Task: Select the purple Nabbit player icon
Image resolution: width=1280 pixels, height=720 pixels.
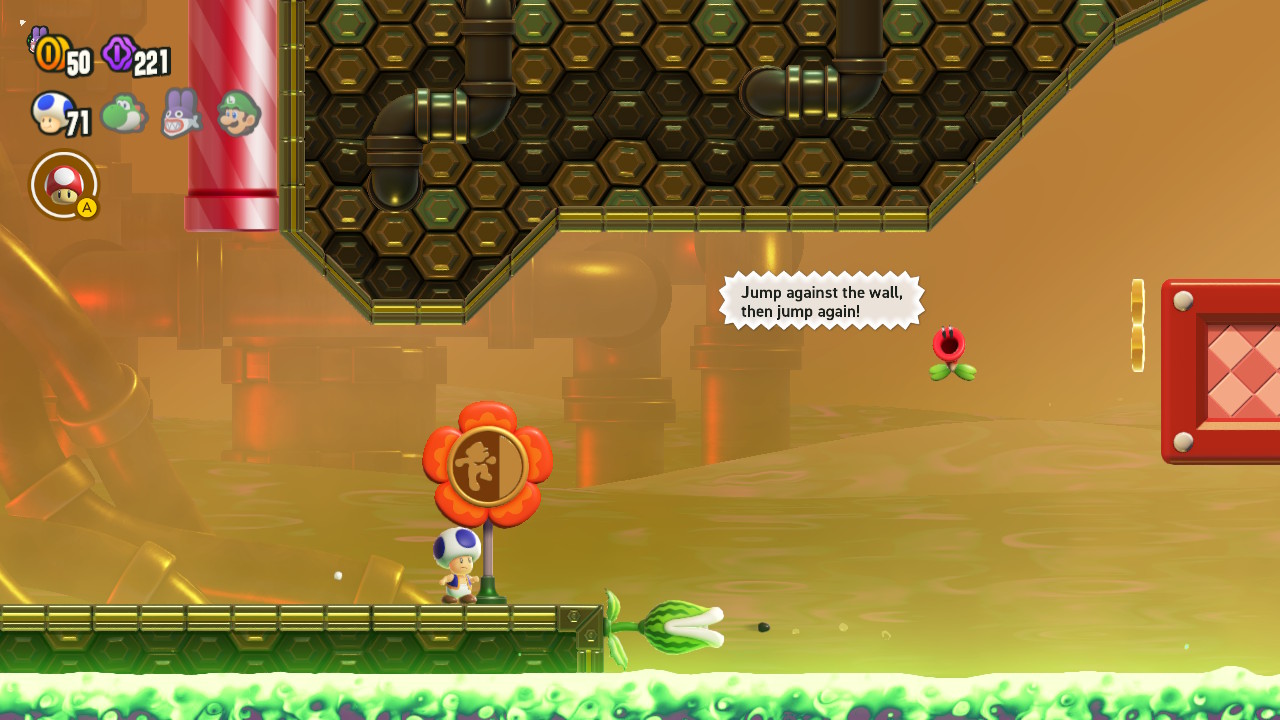Action: [181, 113]
